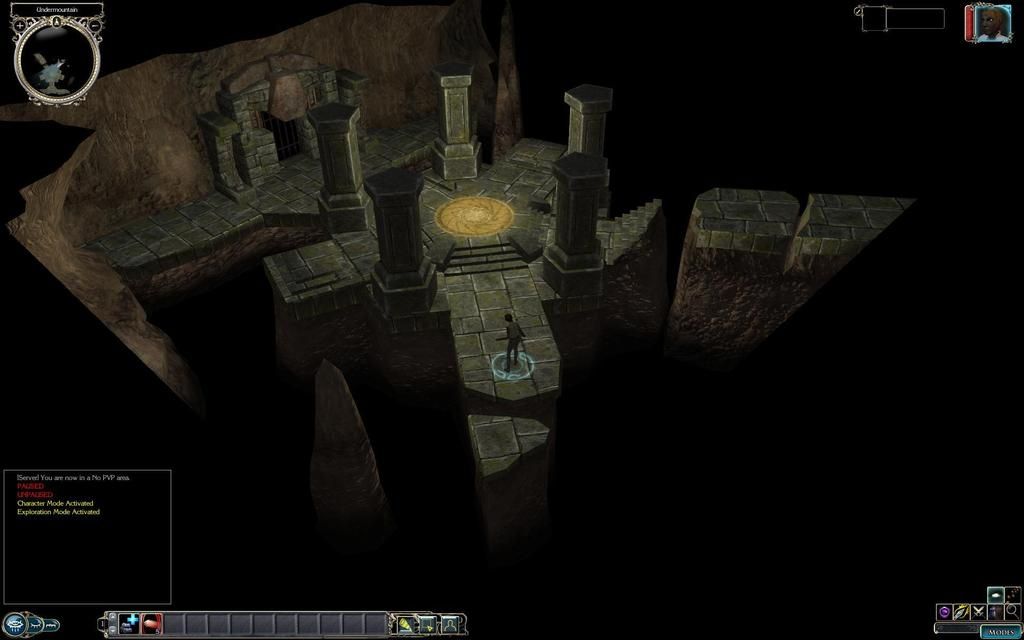Activate the magnifying glass search mode
This screenshot has height=640, width=1024.
click(1012, 611)
